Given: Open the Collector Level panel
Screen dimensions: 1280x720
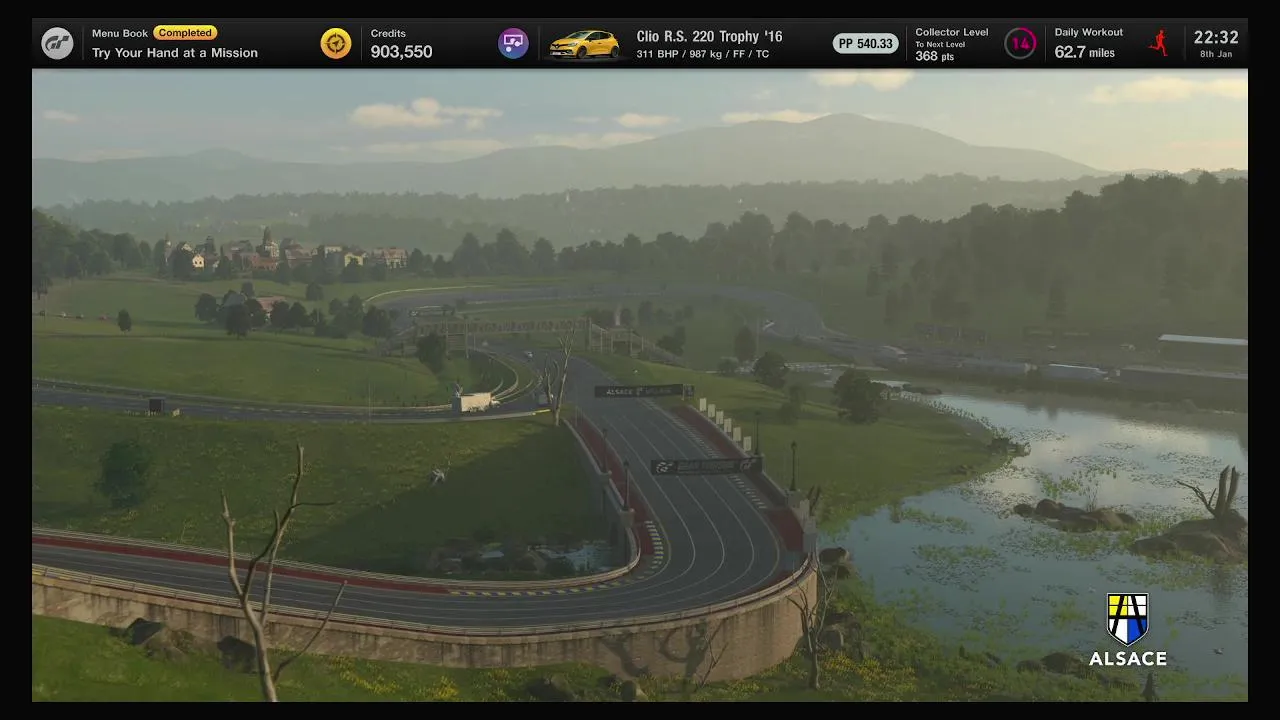Looking at the screenshot, I should pyautogui.click(x=951, y=44).
